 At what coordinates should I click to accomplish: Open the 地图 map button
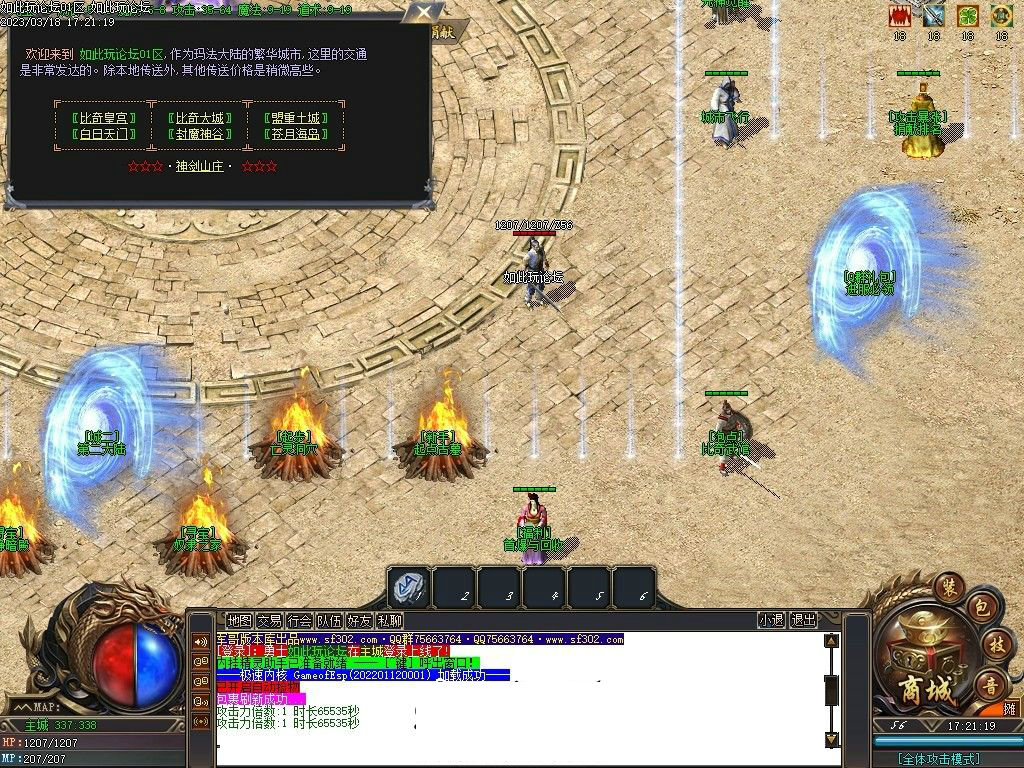[x=239, y=620]
